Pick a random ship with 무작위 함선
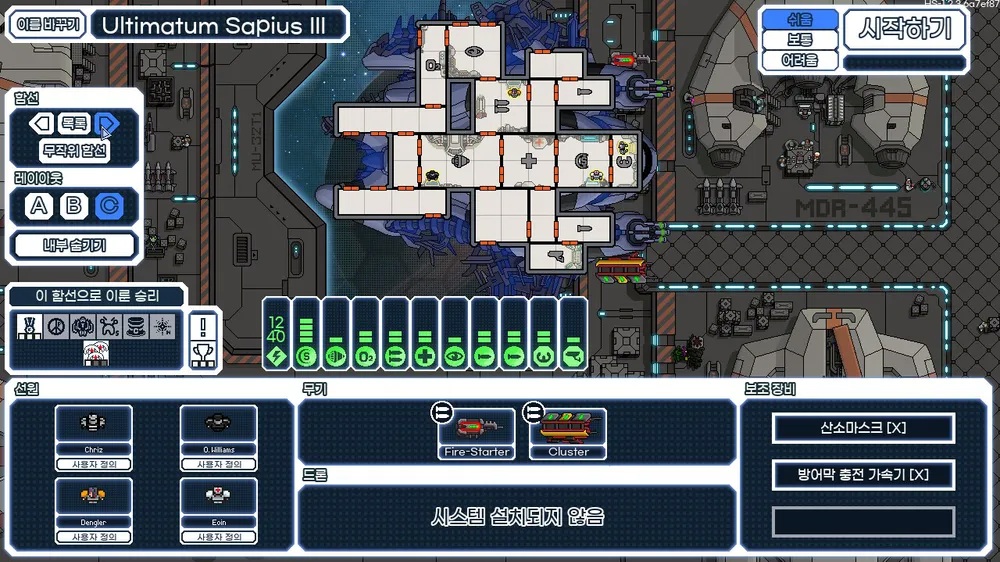This screenshot has width=1000, height=562. coord(74,152)
